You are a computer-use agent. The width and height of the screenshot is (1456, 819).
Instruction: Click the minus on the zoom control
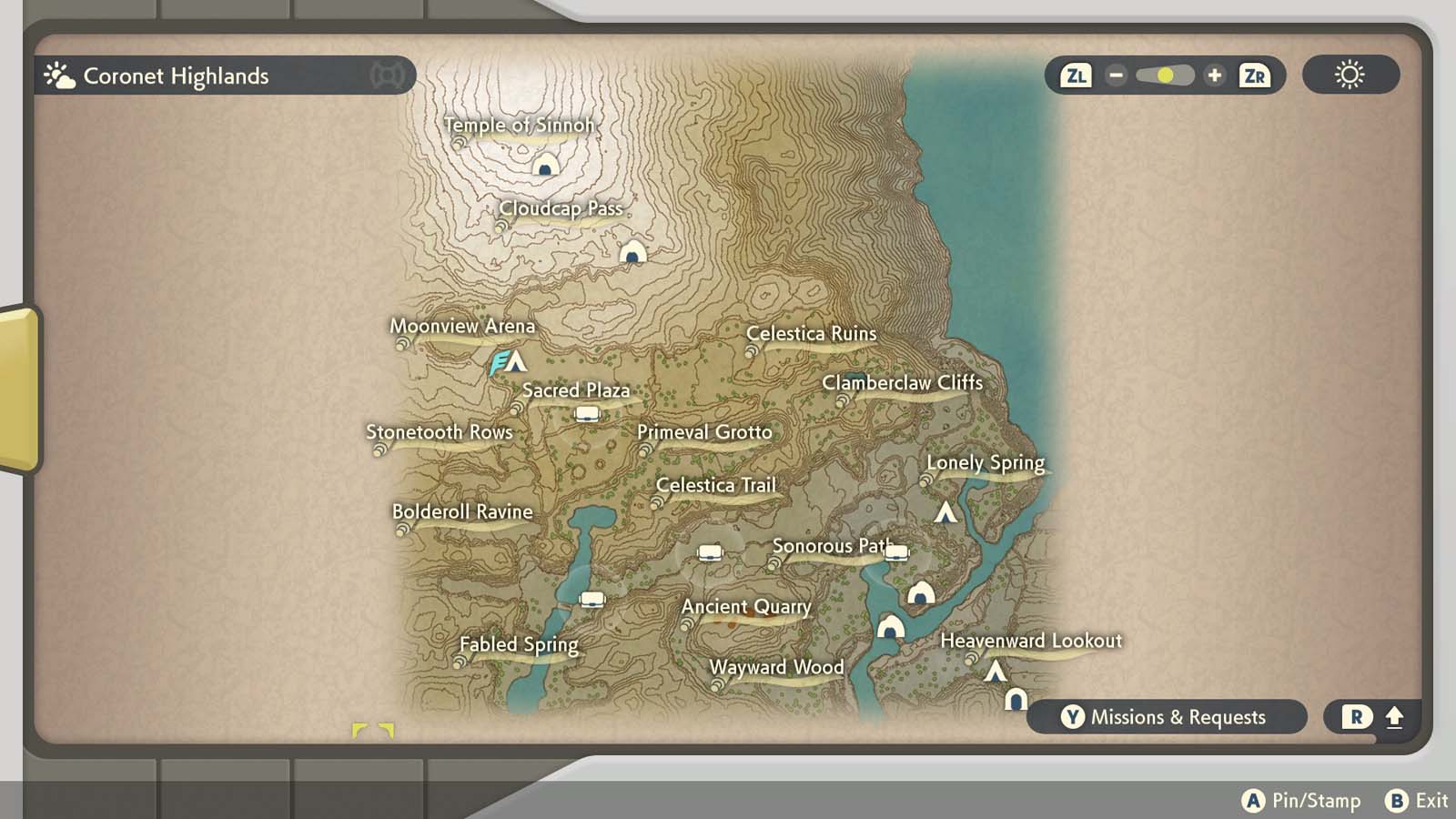coord(1115,76)
